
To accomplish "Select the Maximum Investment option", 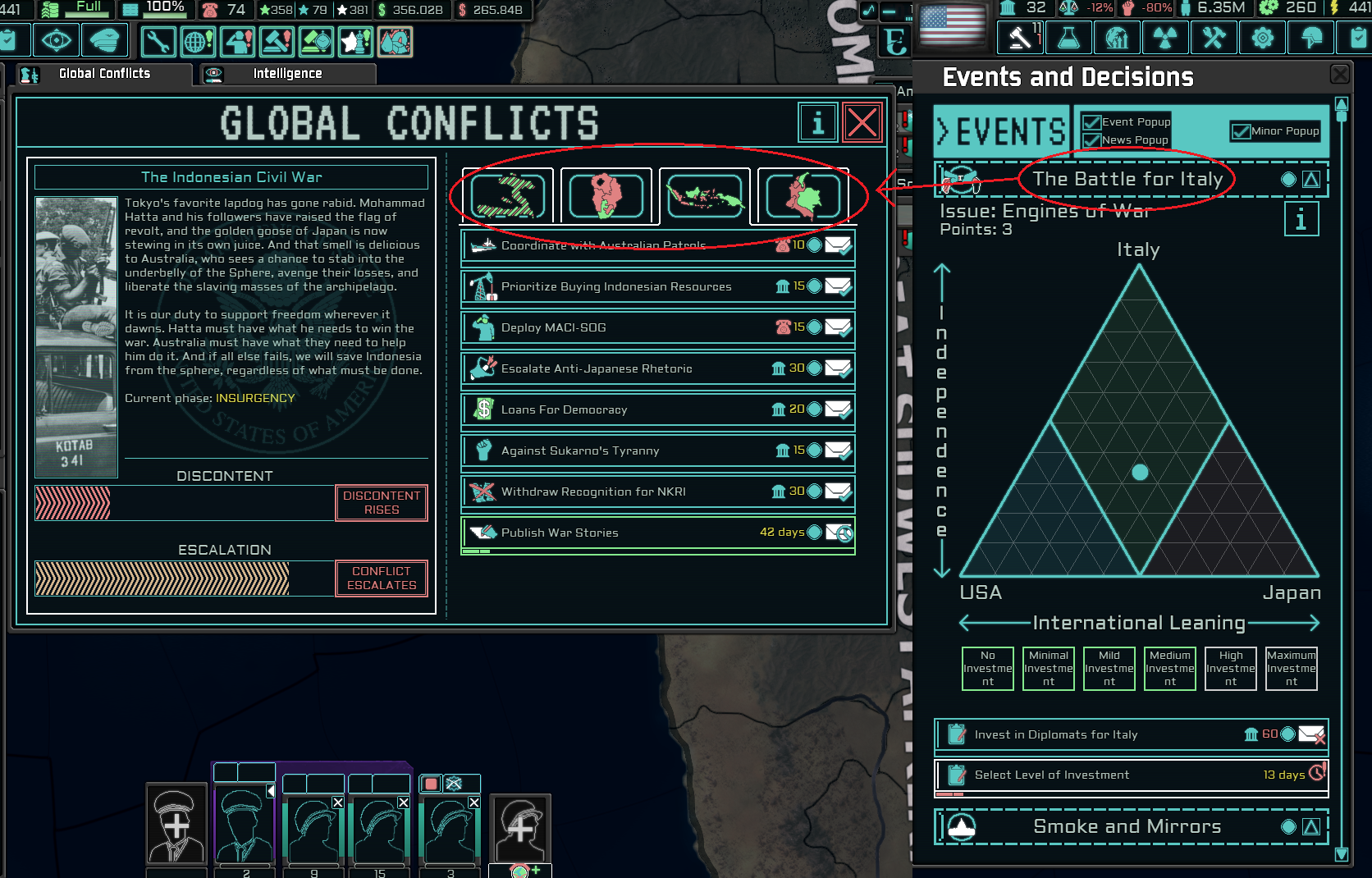I will (1291, 669).
